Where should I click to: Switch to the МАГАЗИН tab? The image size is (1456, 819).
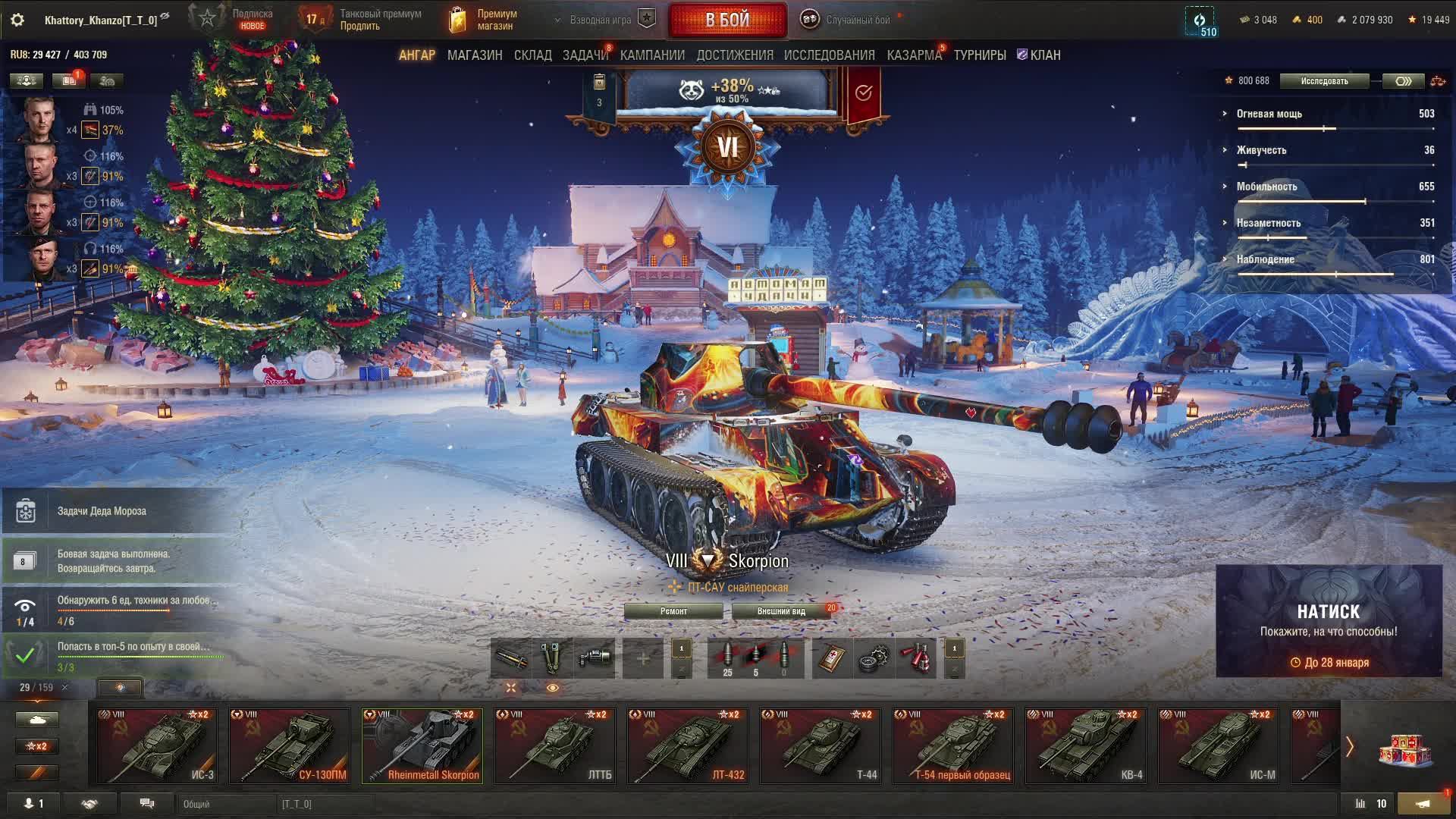coord(475,55)
